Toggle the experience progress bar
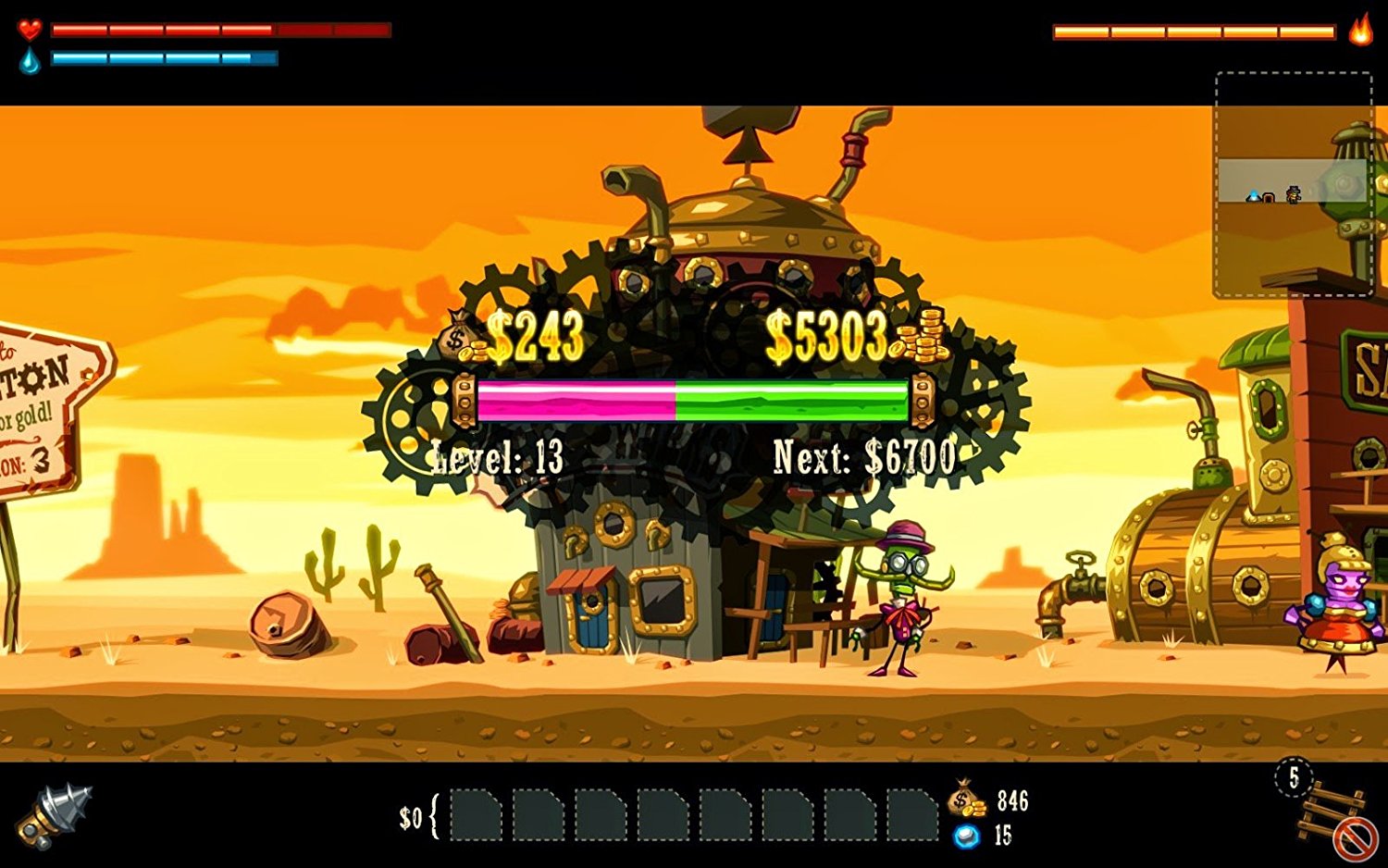 click(x=694, y=400)
